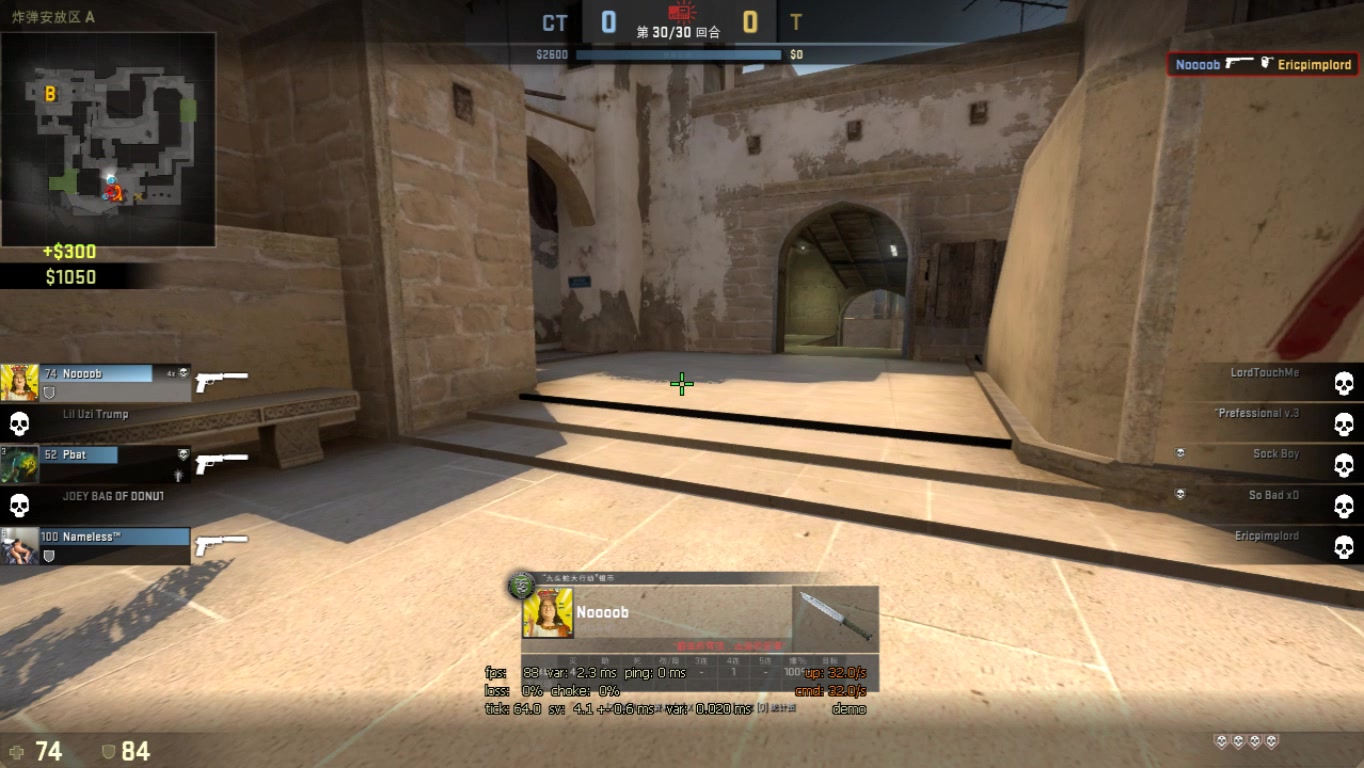Click the MVP star count on Nooob's row

tap(170, 373)
